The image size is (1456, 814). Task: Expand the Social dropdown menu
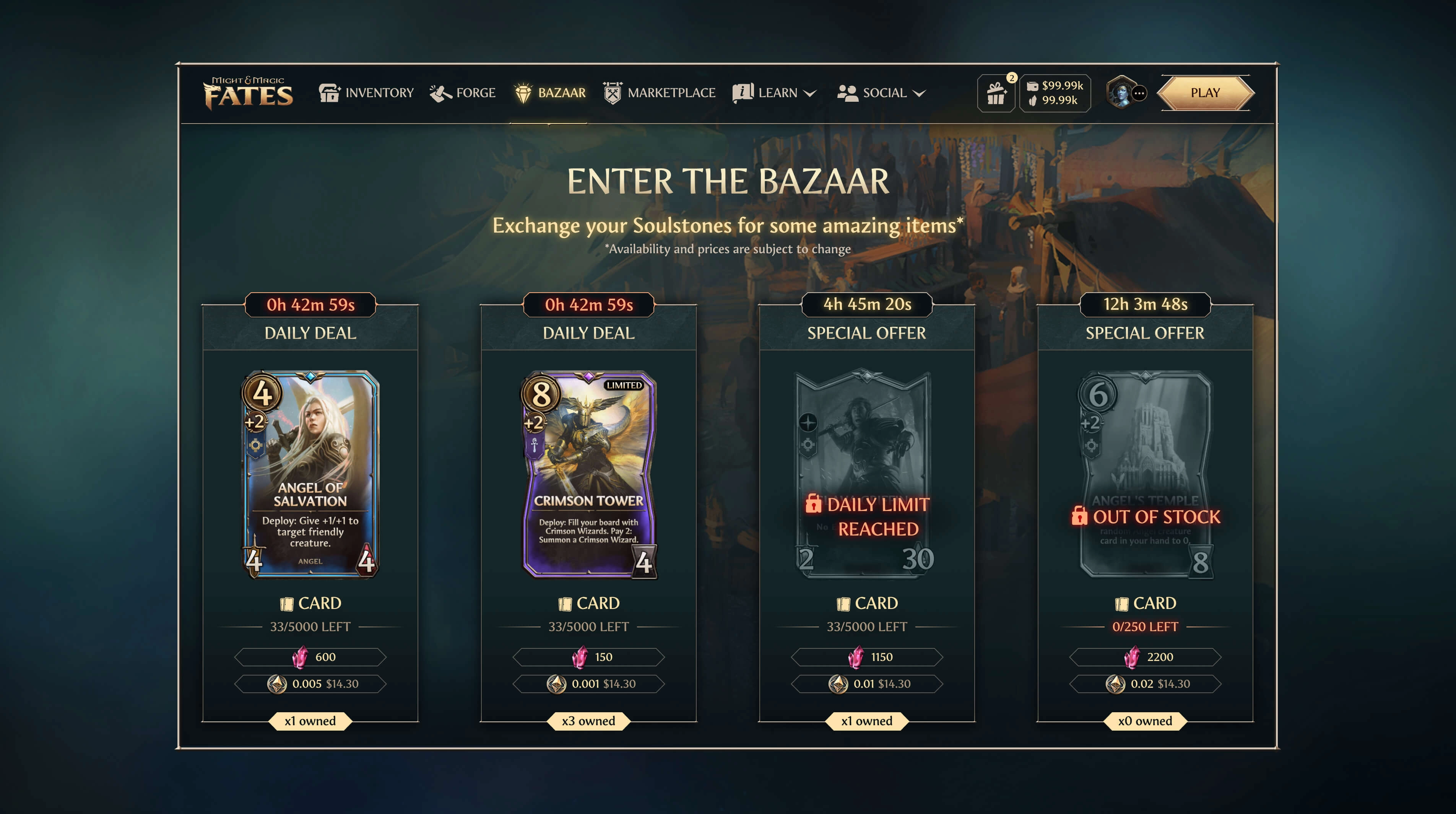[881, 93]
